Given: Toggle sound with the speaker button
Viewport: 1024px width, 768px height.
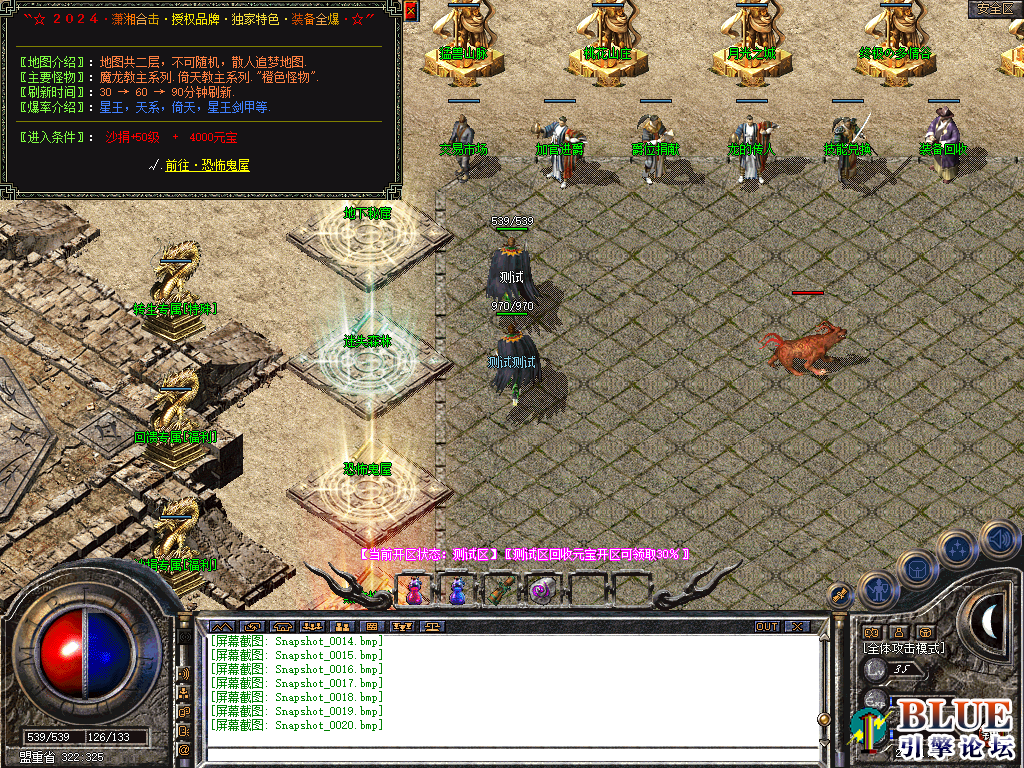Looking at the screenshot, I should click(x=998, y=538).
